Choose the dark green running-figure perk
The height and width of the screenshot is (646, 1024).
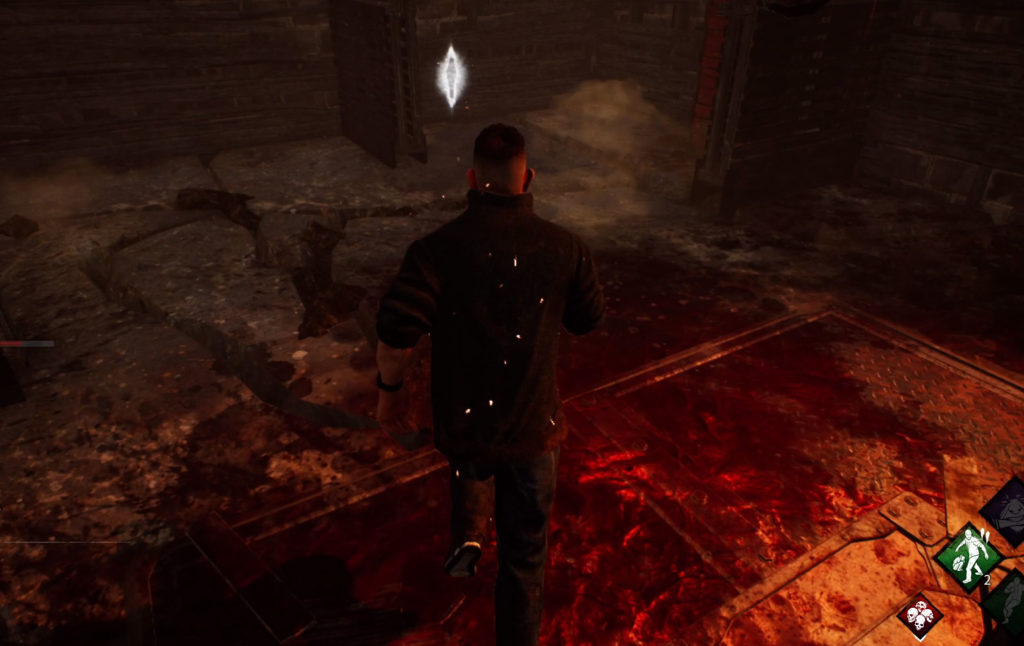pos(1009,600)
